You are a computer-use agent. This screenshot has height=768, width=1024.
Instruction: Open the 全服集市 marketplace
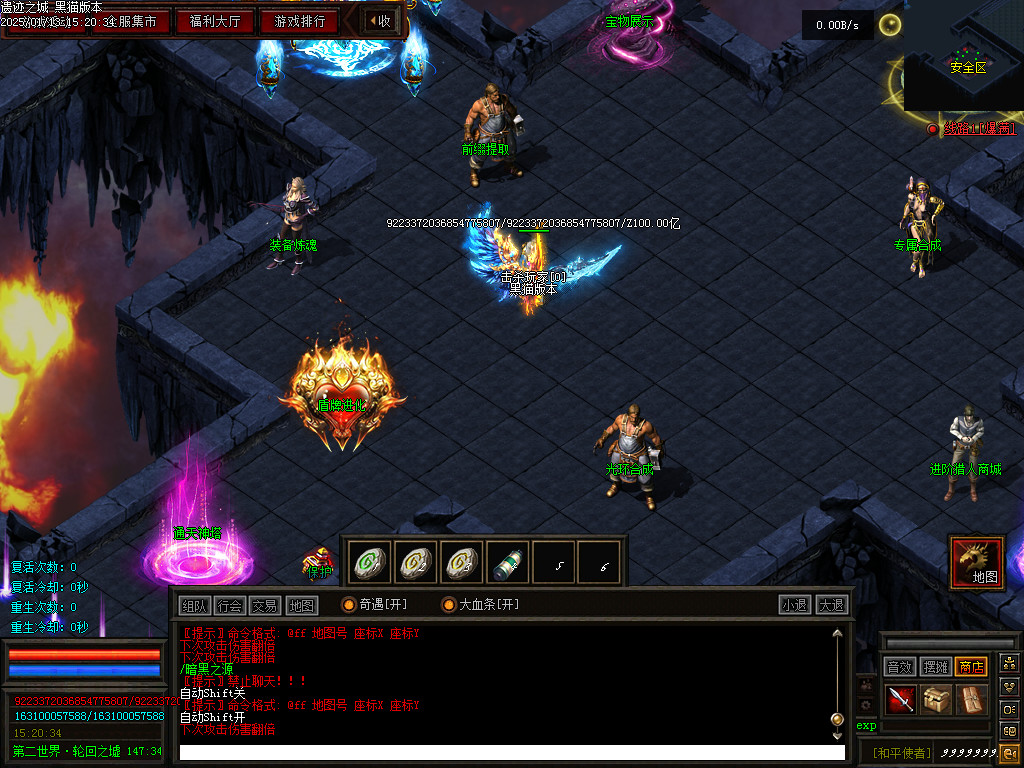130,21
